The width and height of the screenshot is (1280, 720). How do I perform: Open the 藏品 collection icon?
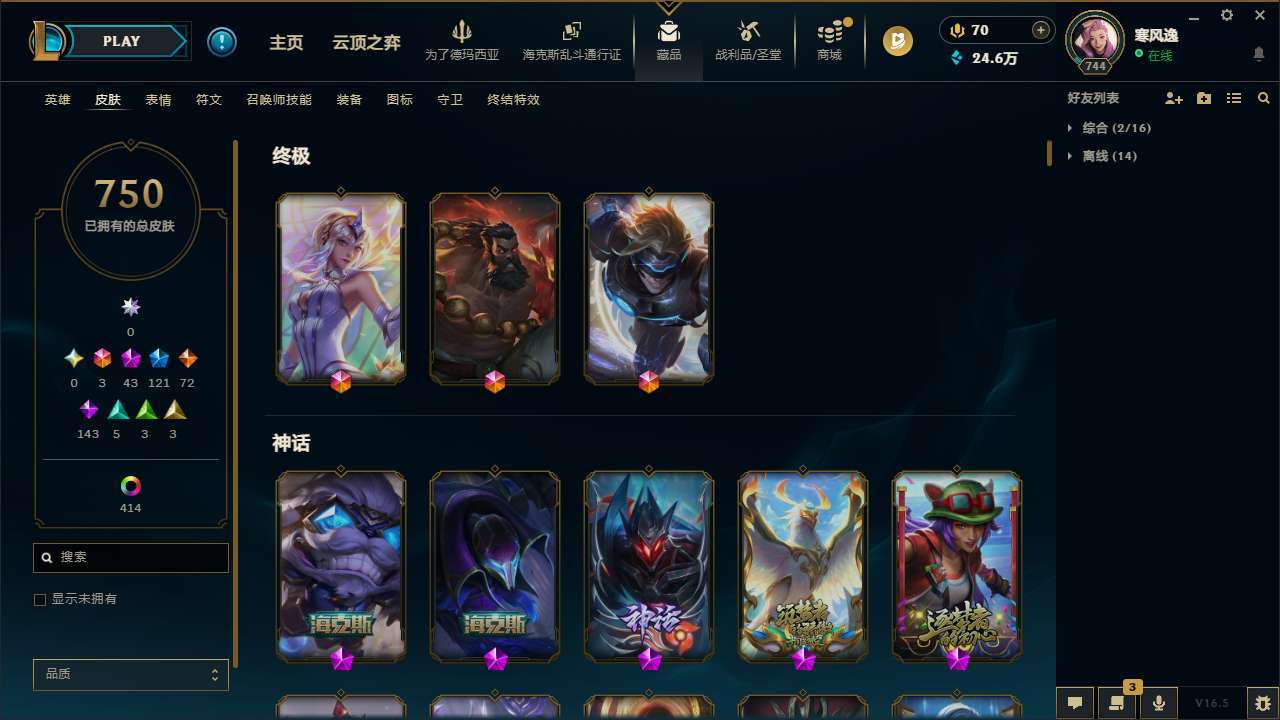coord(668,40)
